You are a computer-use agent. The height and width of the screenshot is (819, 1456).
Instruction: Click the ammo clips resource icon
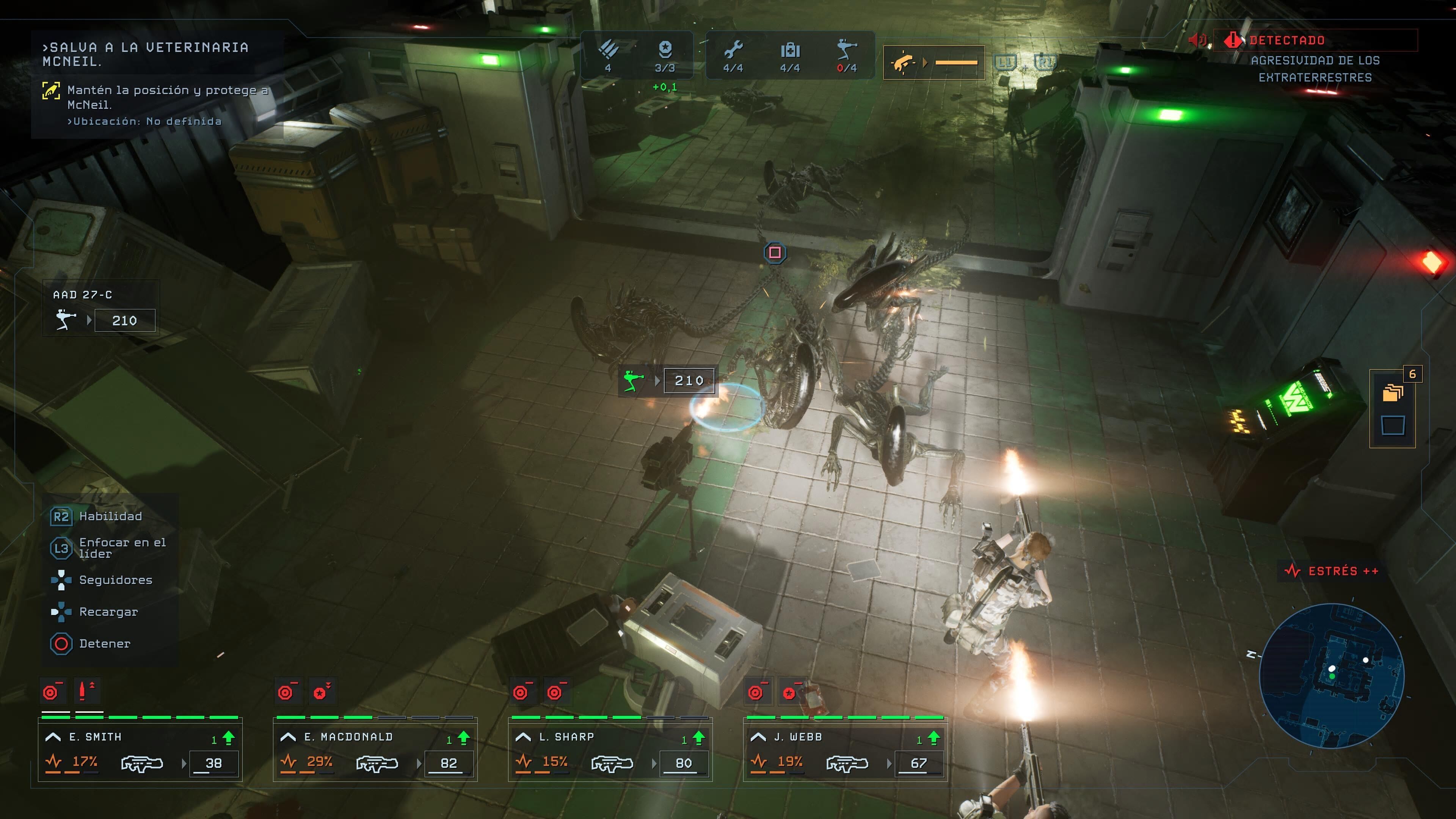pyautogui.click(x=608, y=51)
